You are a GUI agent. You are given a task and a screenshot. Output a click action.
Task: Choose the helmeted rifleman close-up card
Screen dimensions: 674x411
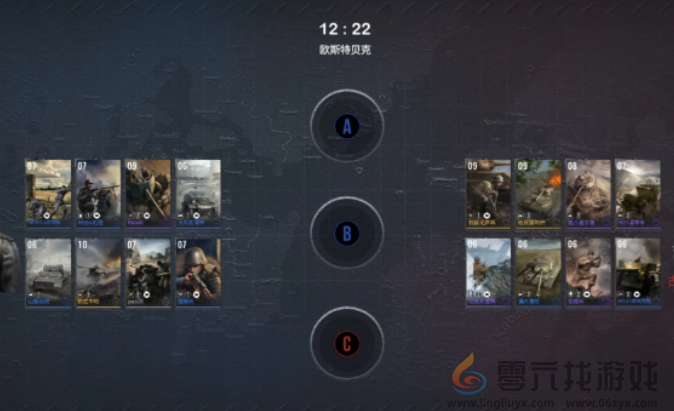click(198, 271)
